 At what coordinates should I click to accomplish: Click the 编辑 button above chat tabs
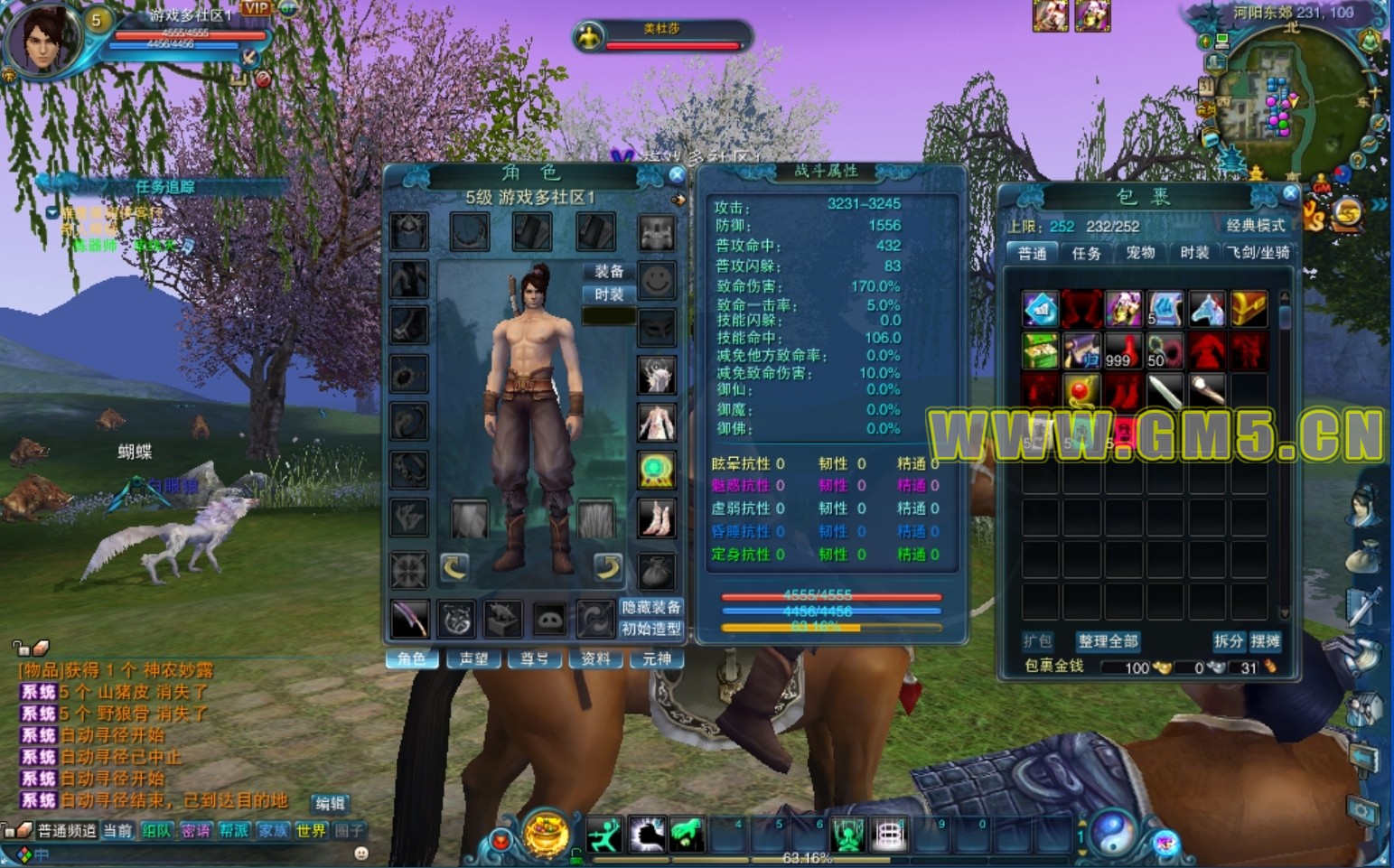click(330, 803)
